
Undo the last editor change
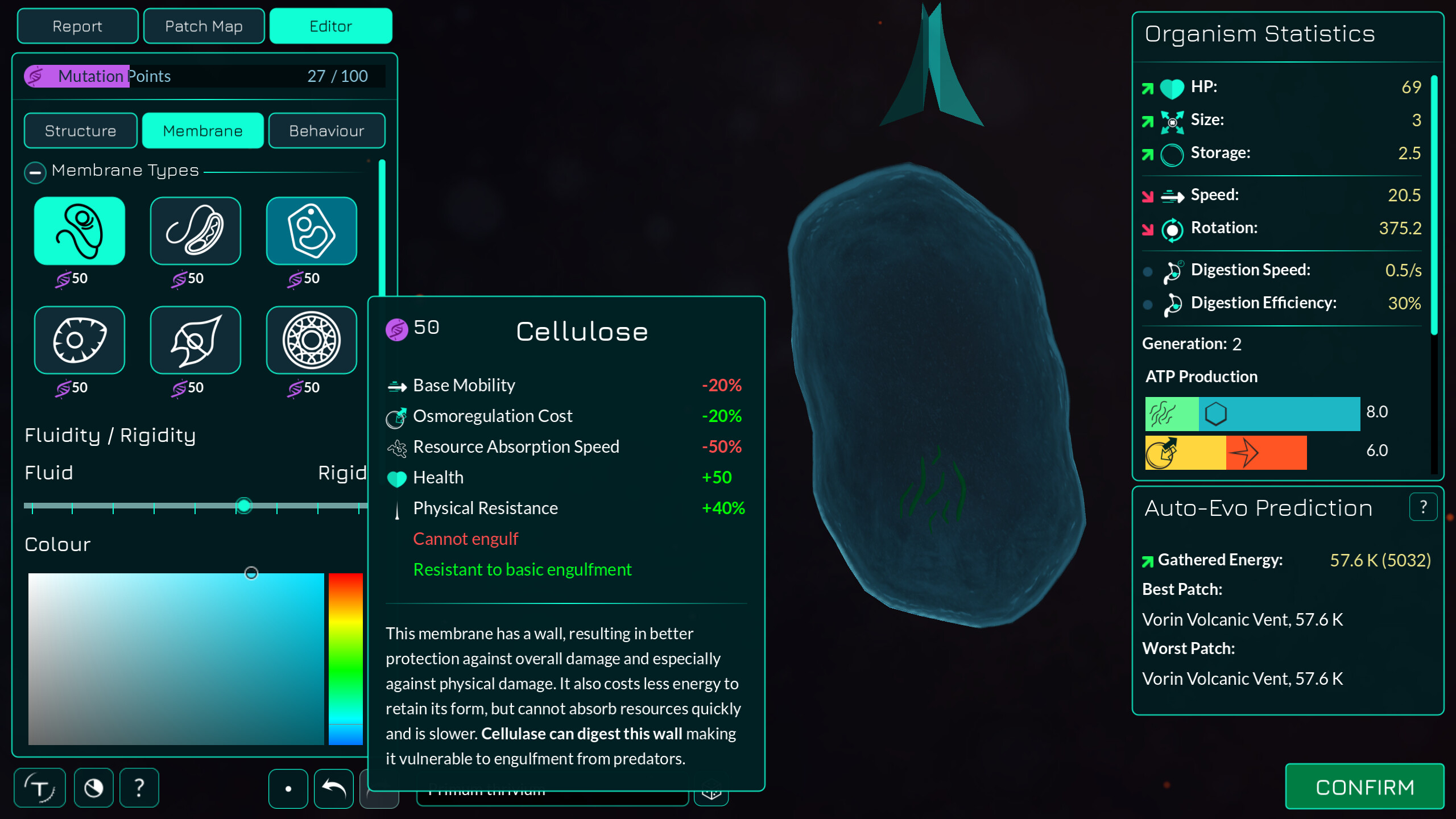[333, 788]
